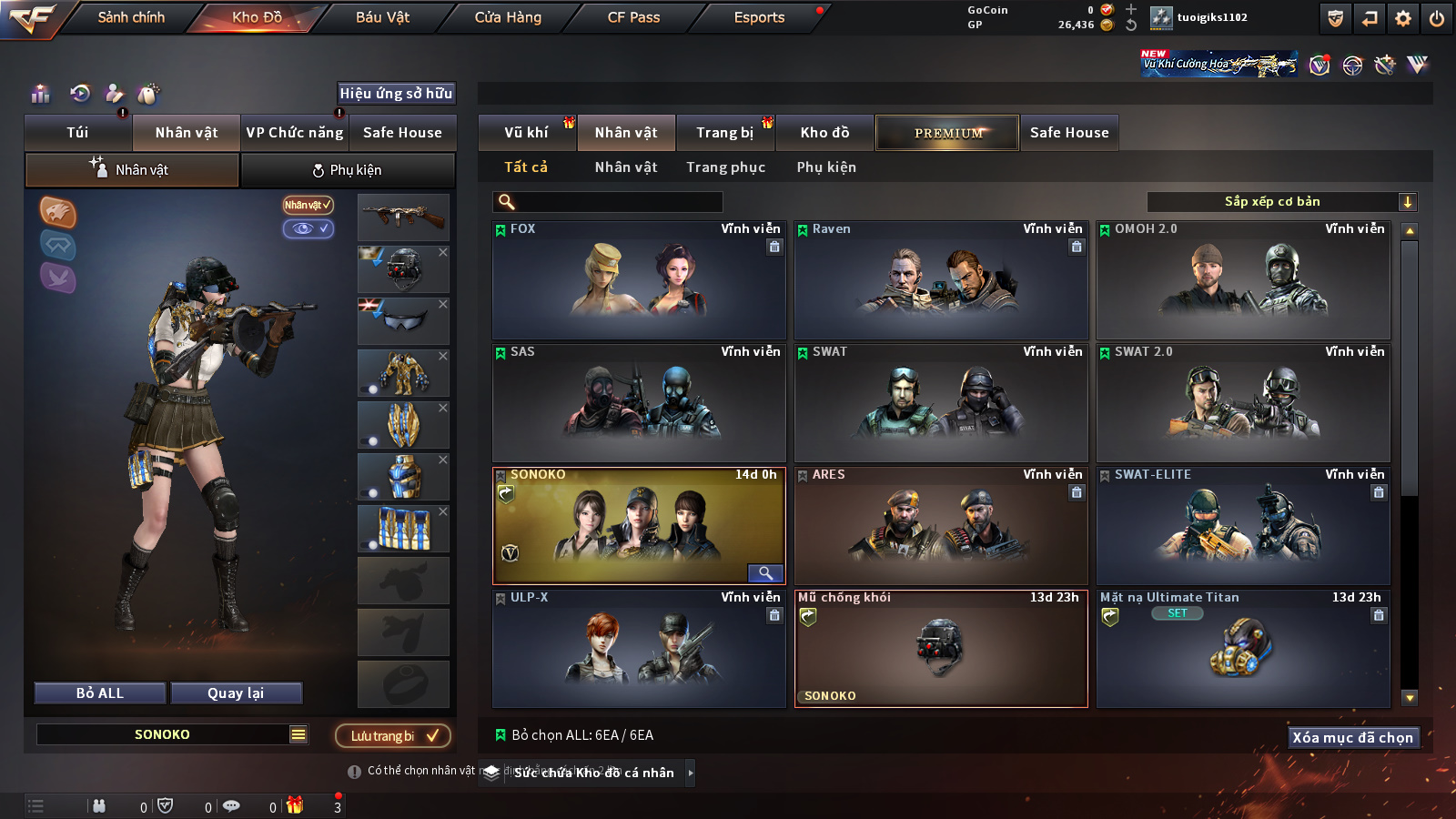Select the SWAT 2.0 character card

click(x=1242, y=403)
